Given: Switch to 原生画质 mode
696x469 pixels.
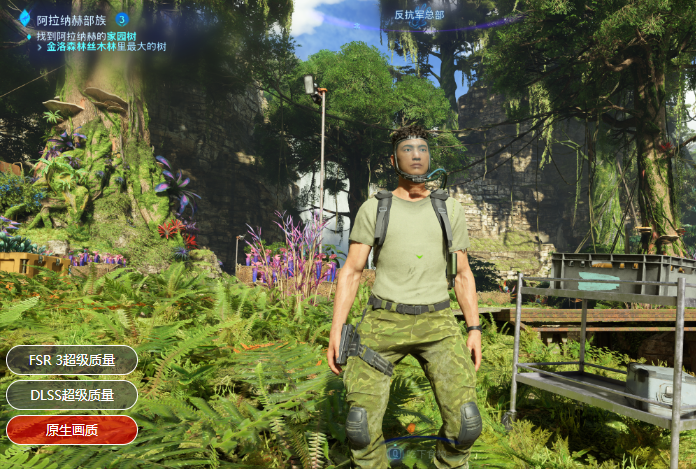Looking at the screenshot, I should 72,430.
